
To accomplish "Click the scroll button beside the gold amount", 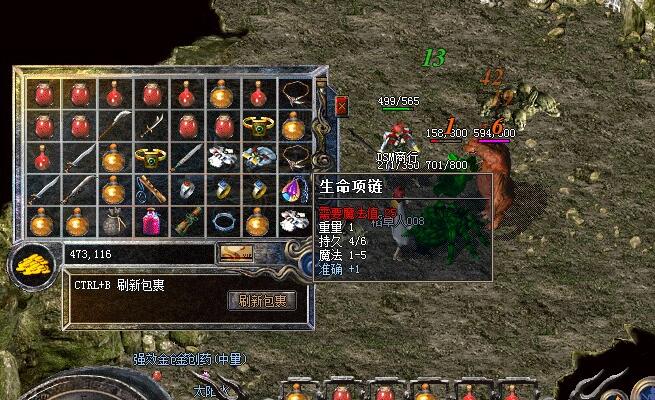I will coord(237,254).
